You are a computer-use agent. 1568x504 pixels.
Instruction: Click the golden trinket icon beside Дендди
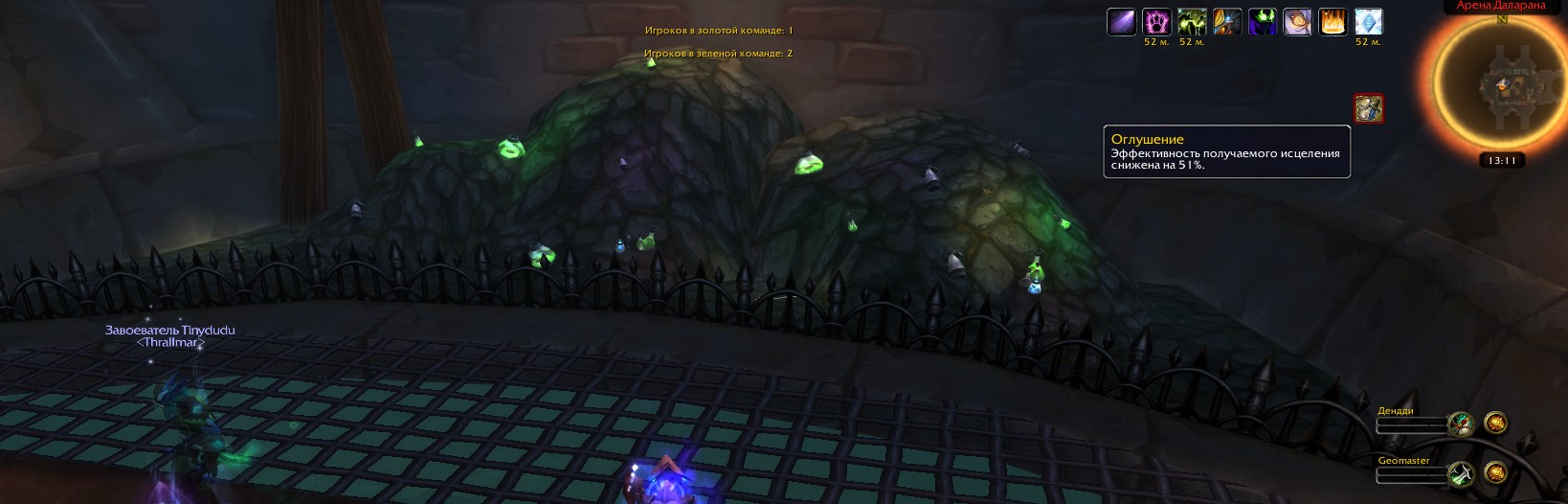click(x=1495, y=423)
